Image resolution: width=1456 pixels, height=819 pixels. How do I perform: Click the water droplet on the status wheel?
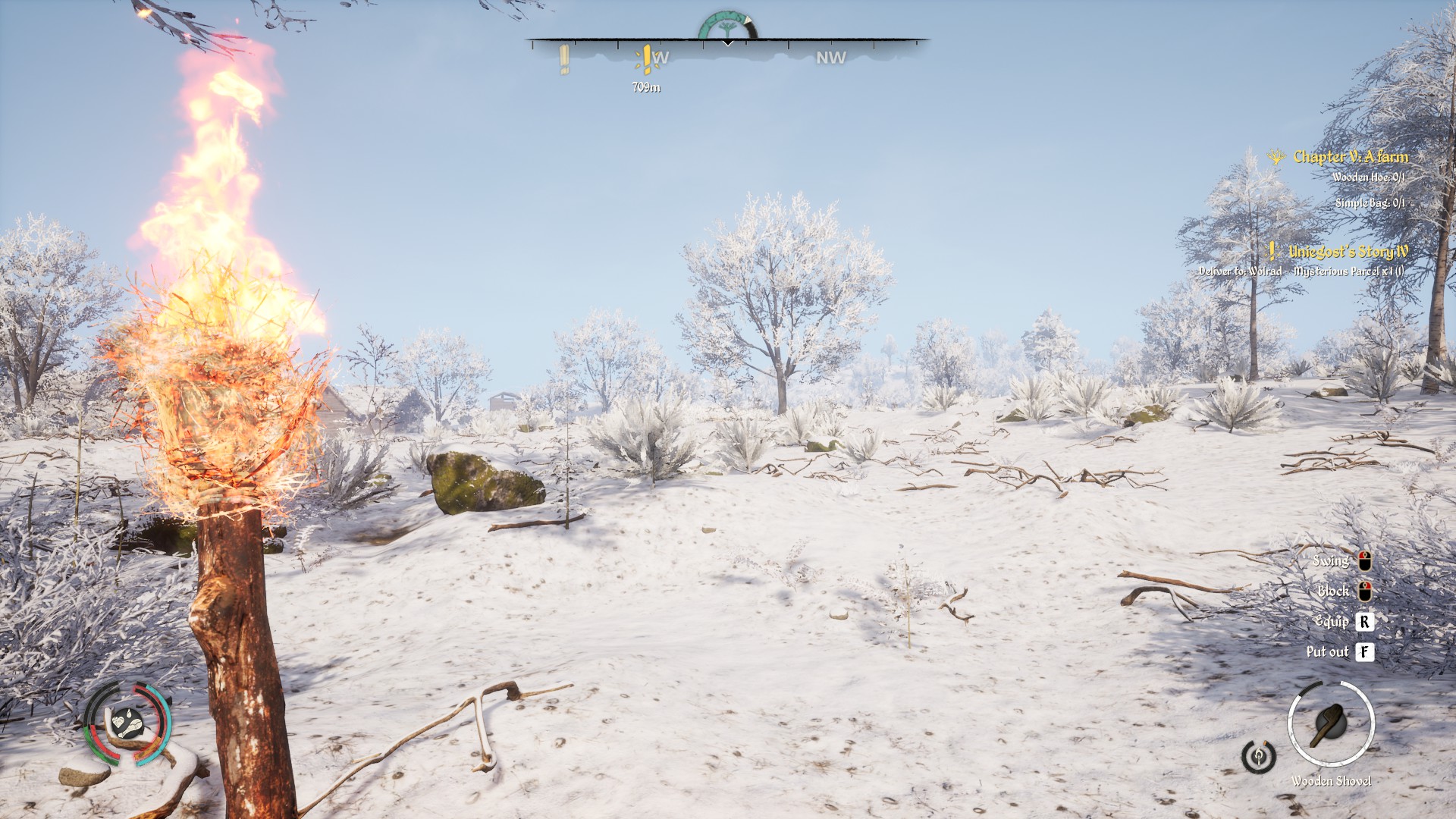(x=129, y=714)
